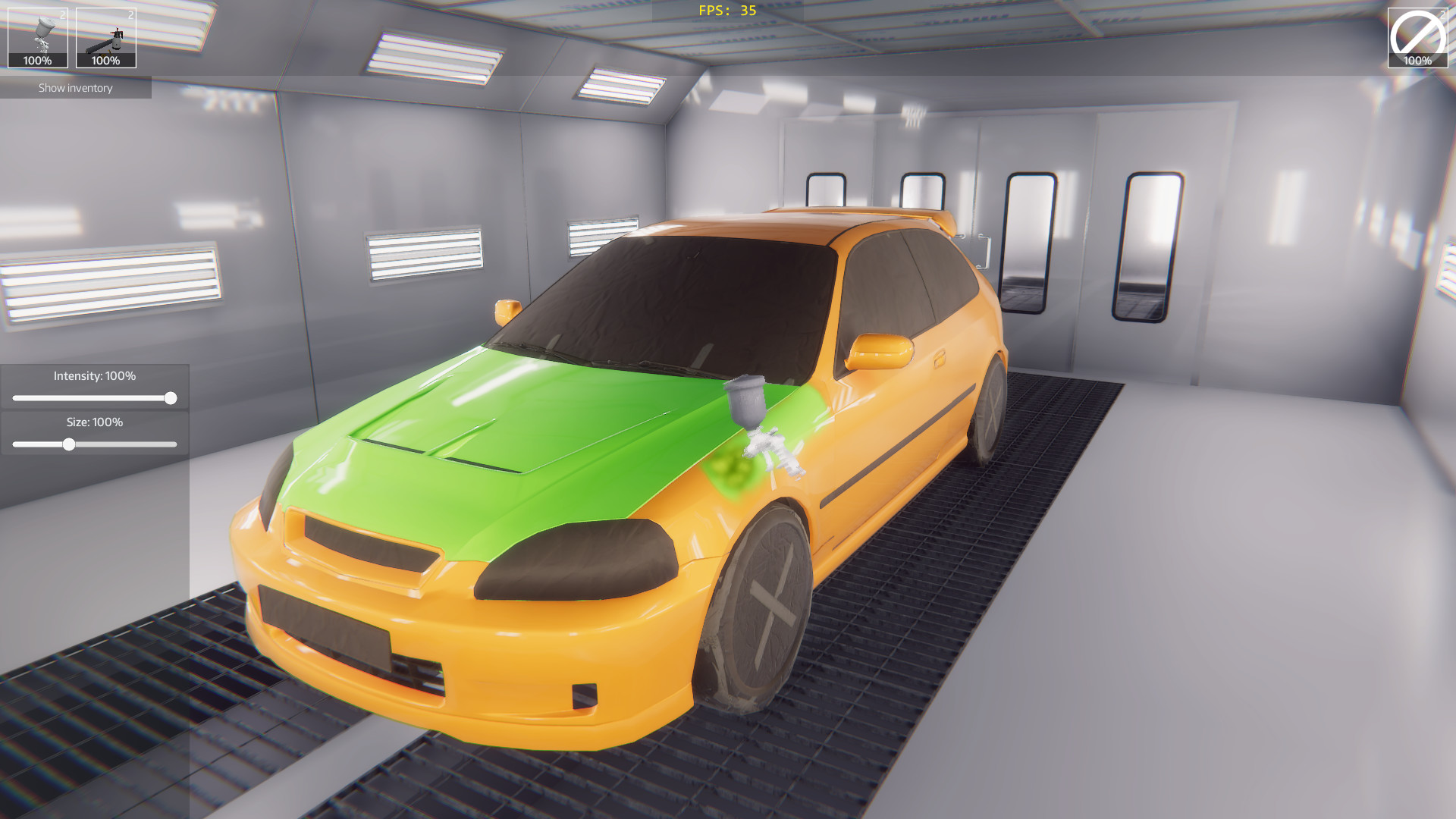Click the quantity badge on the sprayer slot
The image size is (1456, 819).
(130, 13)
